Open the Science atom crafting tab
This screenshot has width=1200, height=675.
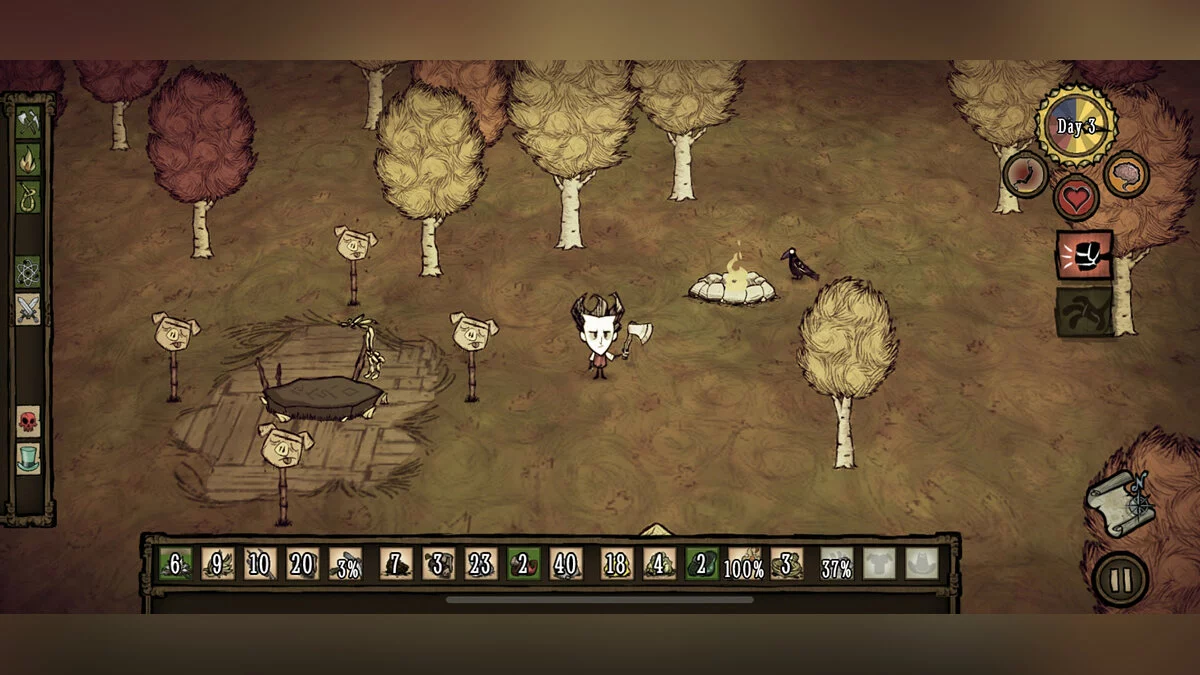28,271
